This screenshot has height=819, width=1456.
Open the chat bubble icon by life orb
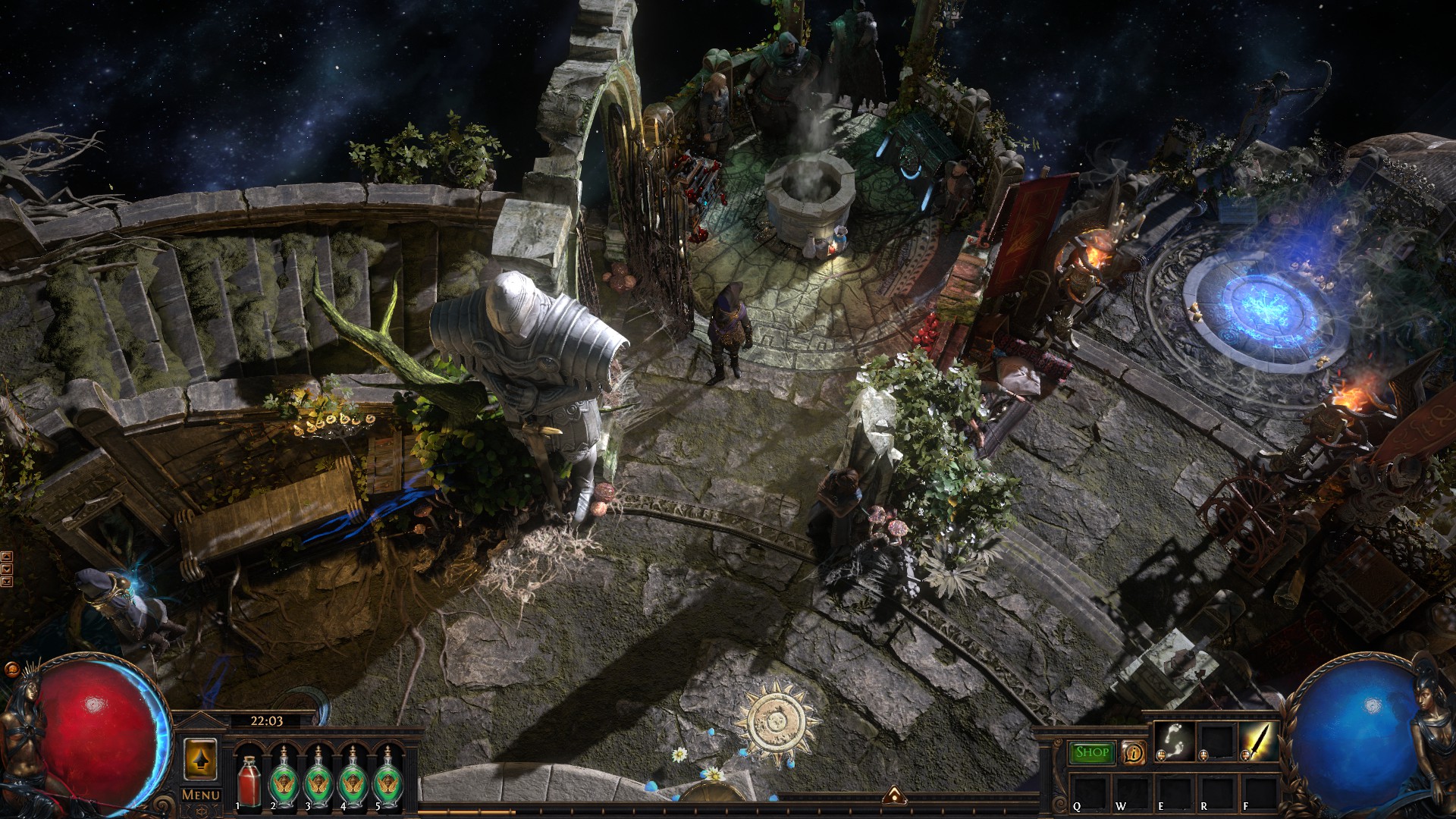11,670
